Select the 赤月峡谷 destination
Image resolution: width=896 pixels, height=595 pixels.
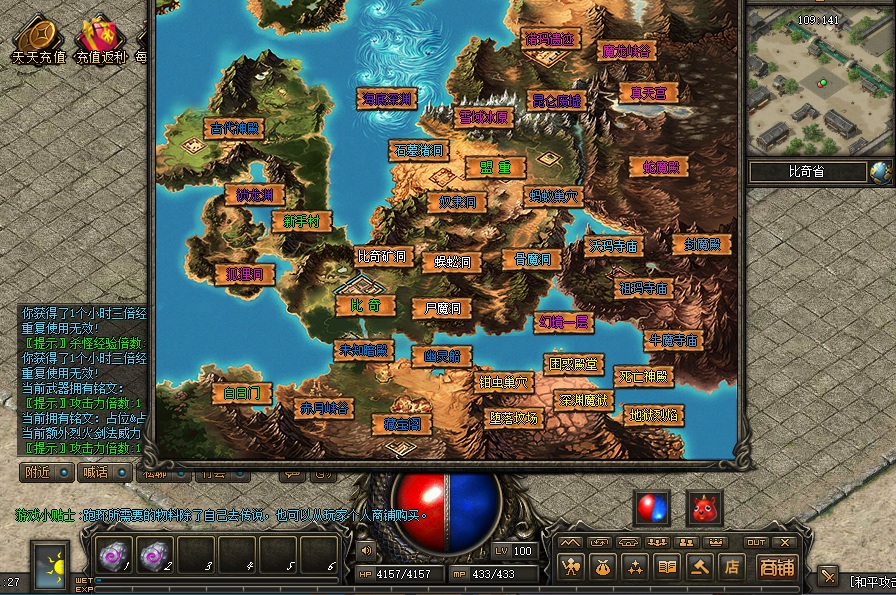point(324,408)
